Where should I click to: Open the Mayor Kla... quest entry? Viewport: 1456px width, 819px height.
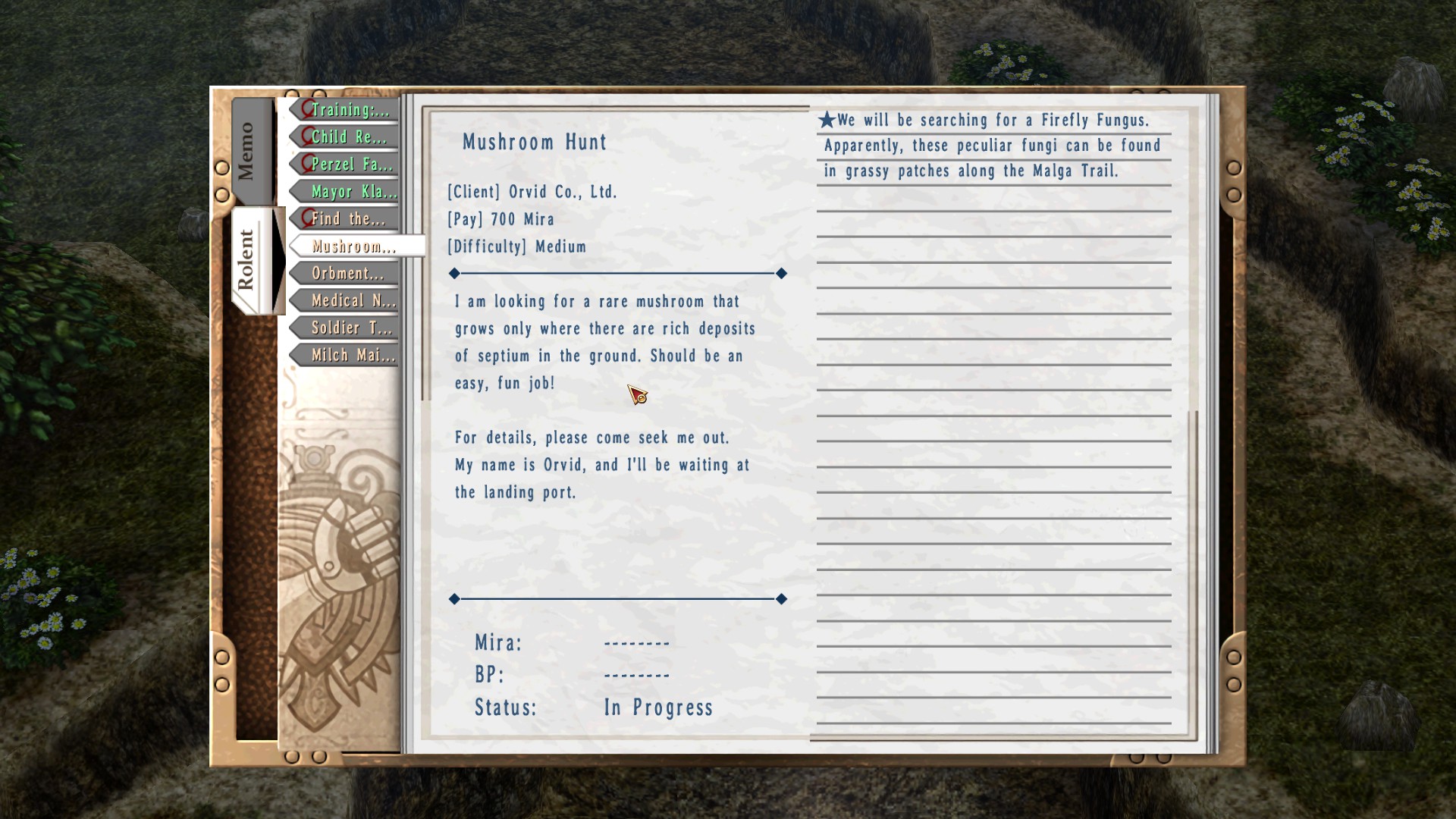point(352,192)
